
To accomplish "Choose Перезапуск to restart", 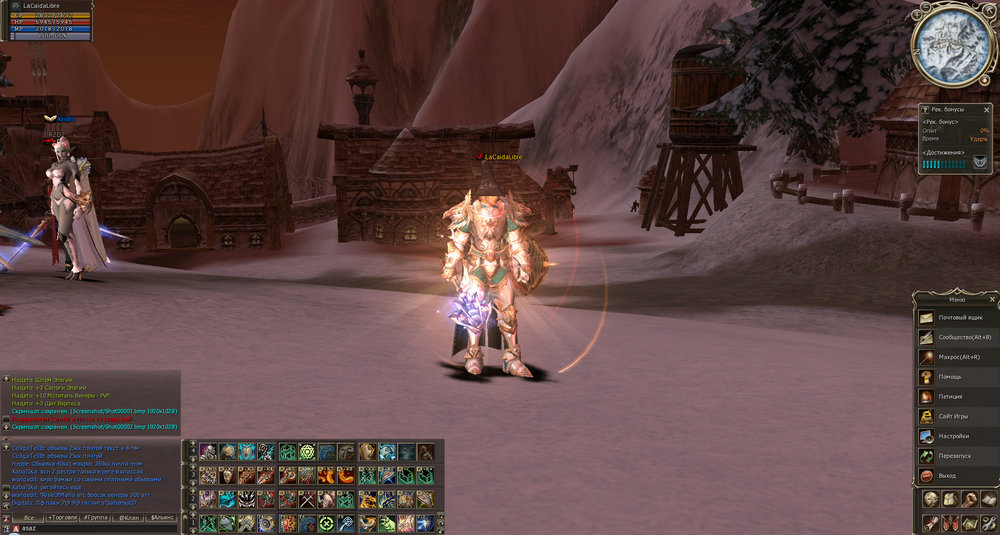I will click(957, 455).
